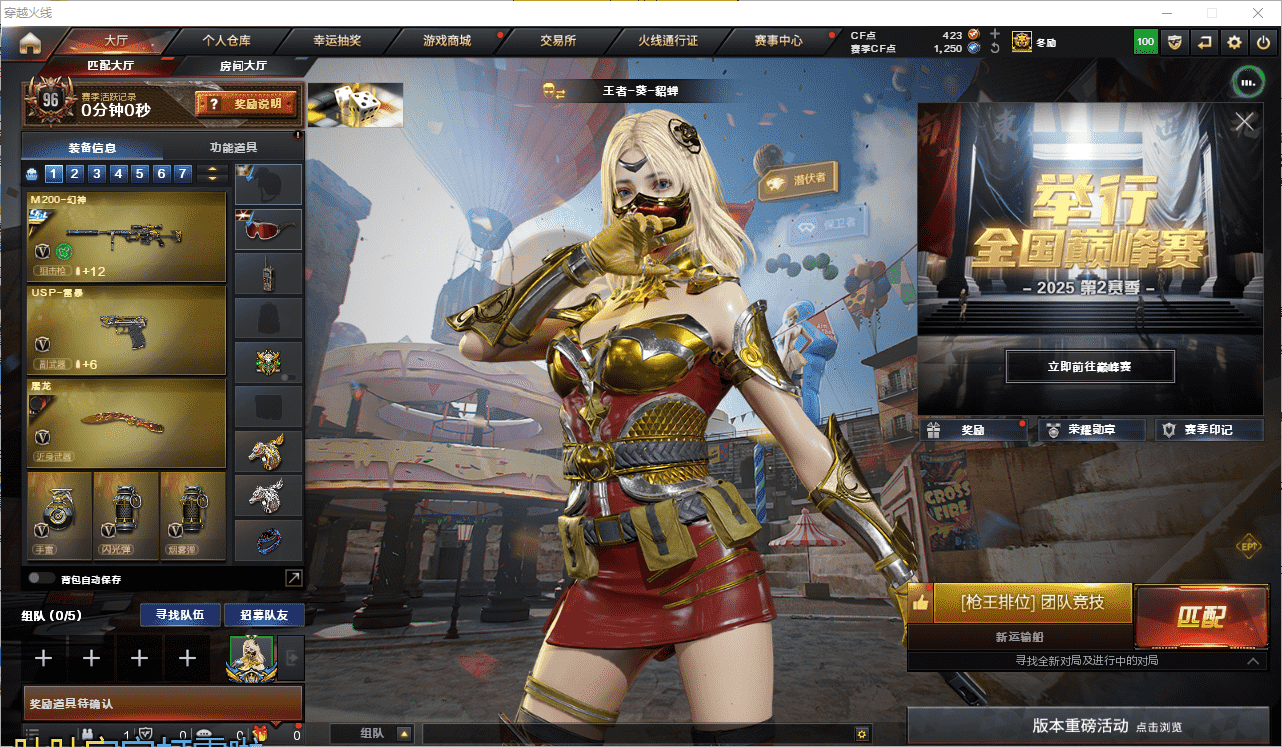Open the 个人仓库 tab

(x=227, y=41)
